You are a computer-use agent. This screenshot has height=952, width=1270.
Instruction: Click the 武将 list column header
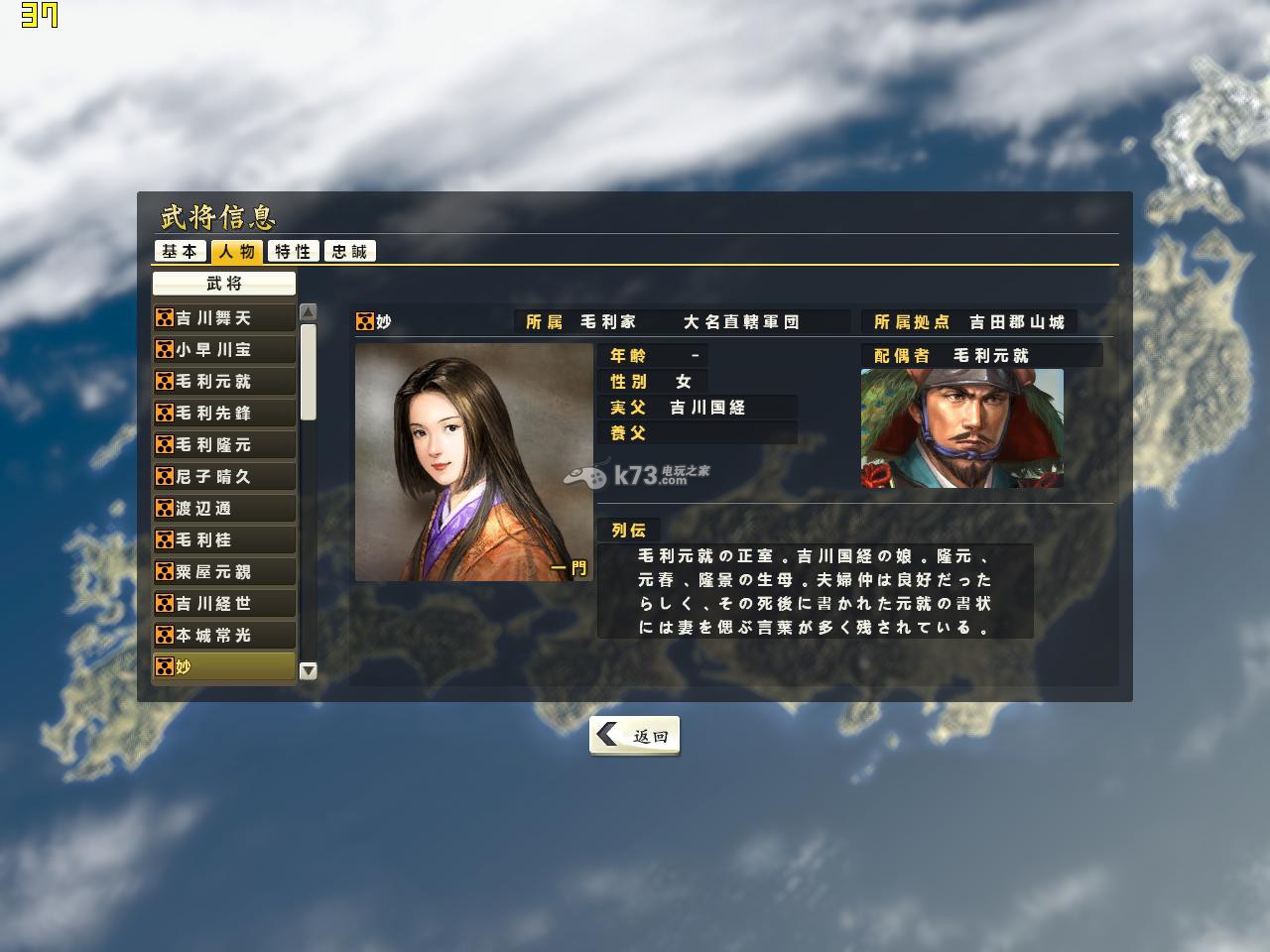pyautogui.click(x=224, y=284)
